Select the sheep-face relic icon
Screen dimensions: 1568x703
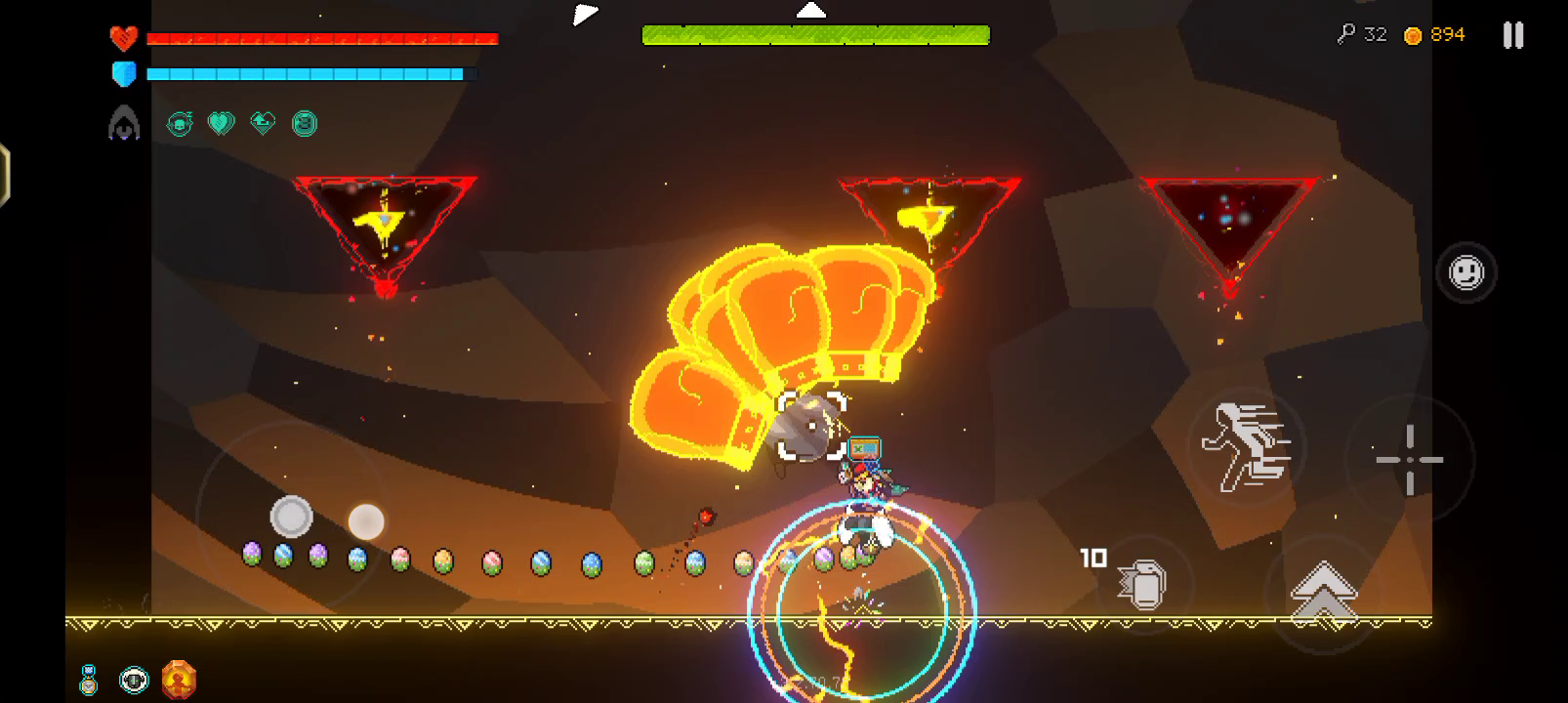click(x=134, y=680)
